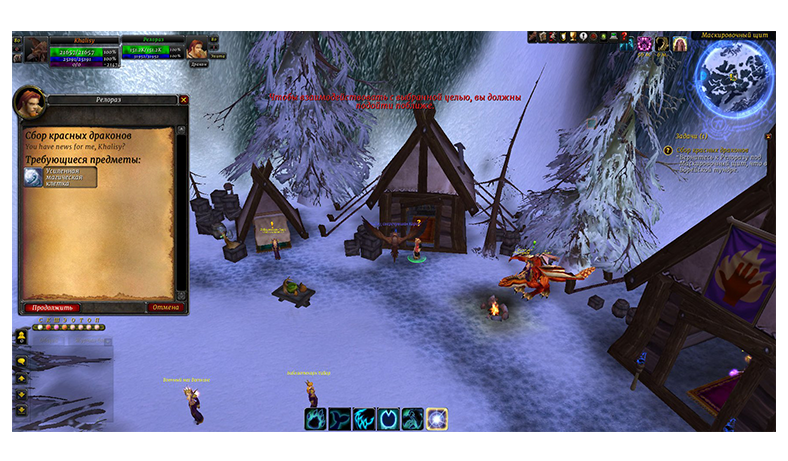Image resolution: width=788 pixels, height=461 pixels.
Task: Click the golden crescent buff icon
Action: [x=662, y=44]
